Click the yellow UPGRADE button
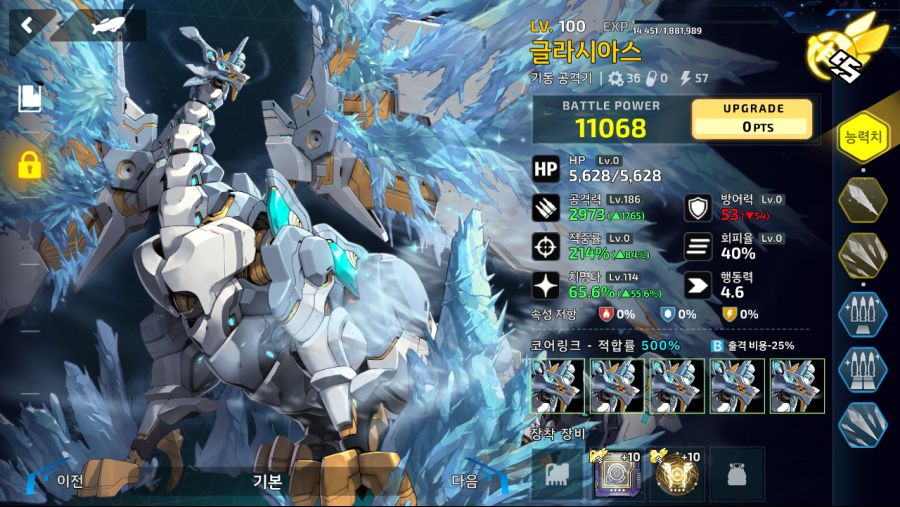 (752, 118)
